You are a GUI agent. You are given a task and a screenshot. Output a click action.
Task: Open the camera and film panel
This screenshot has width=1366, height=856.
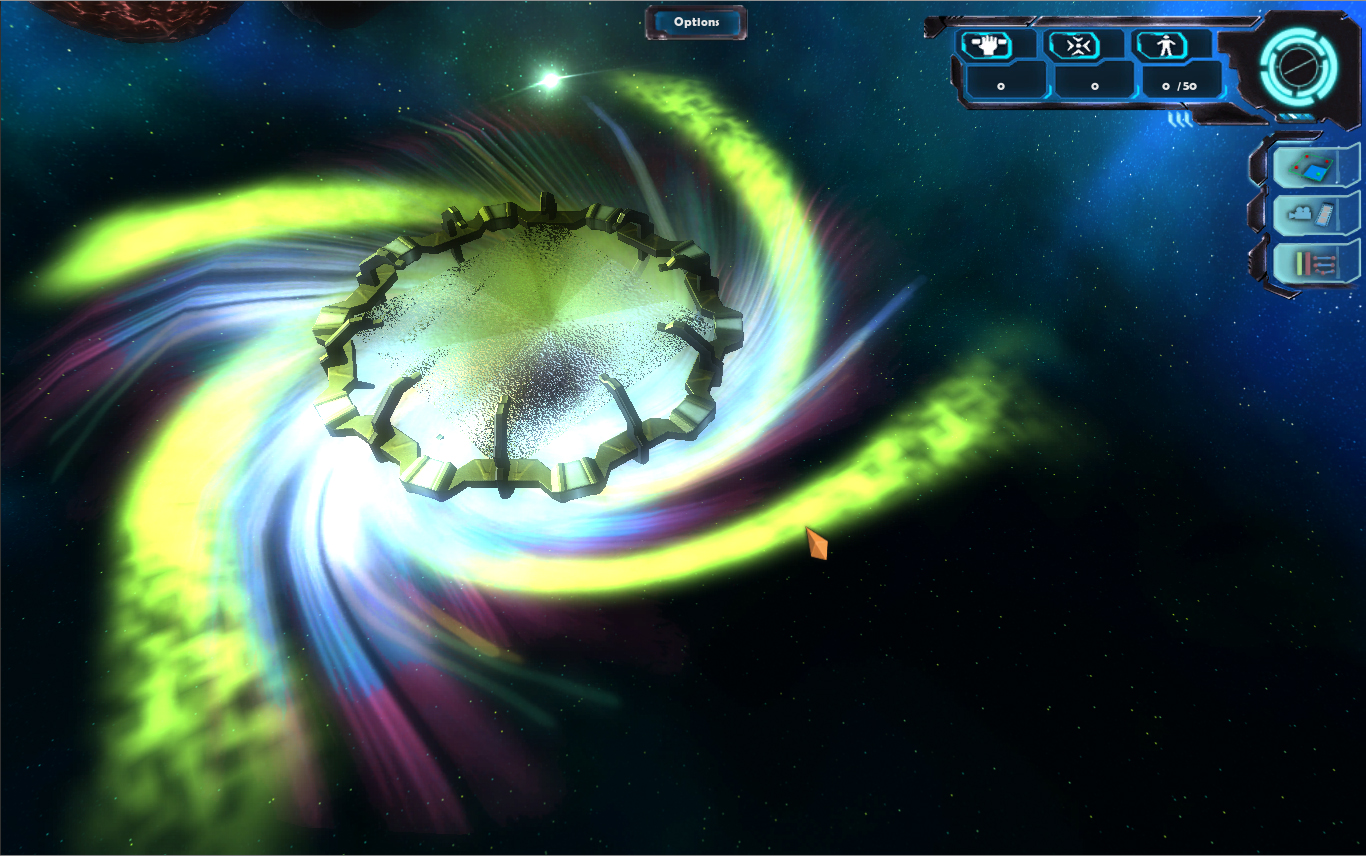pos(1312,214)
